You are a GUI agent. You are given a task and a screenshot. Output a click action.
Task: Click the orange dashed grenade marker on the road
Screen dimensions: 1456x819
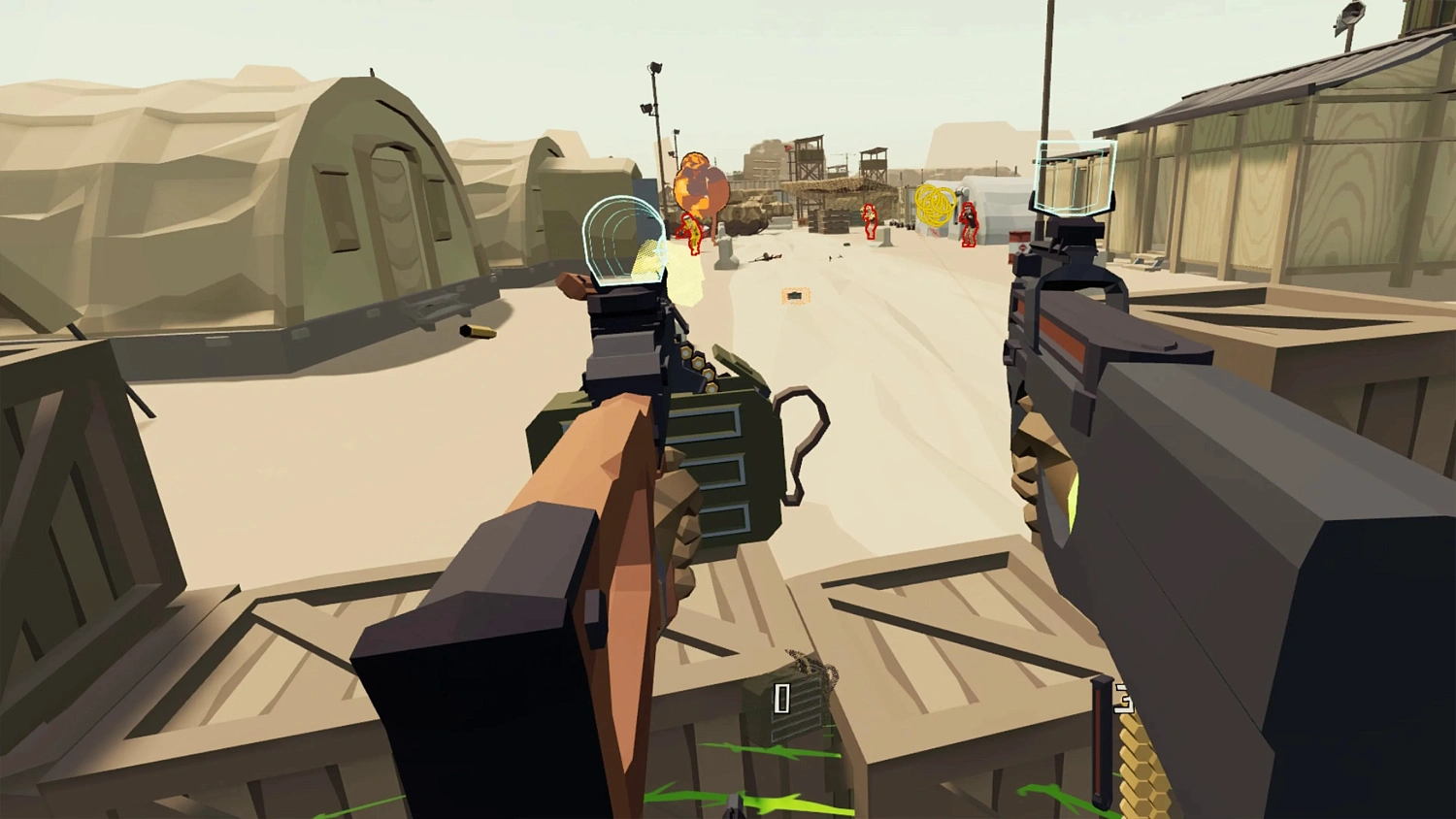(x=795, y=294)
